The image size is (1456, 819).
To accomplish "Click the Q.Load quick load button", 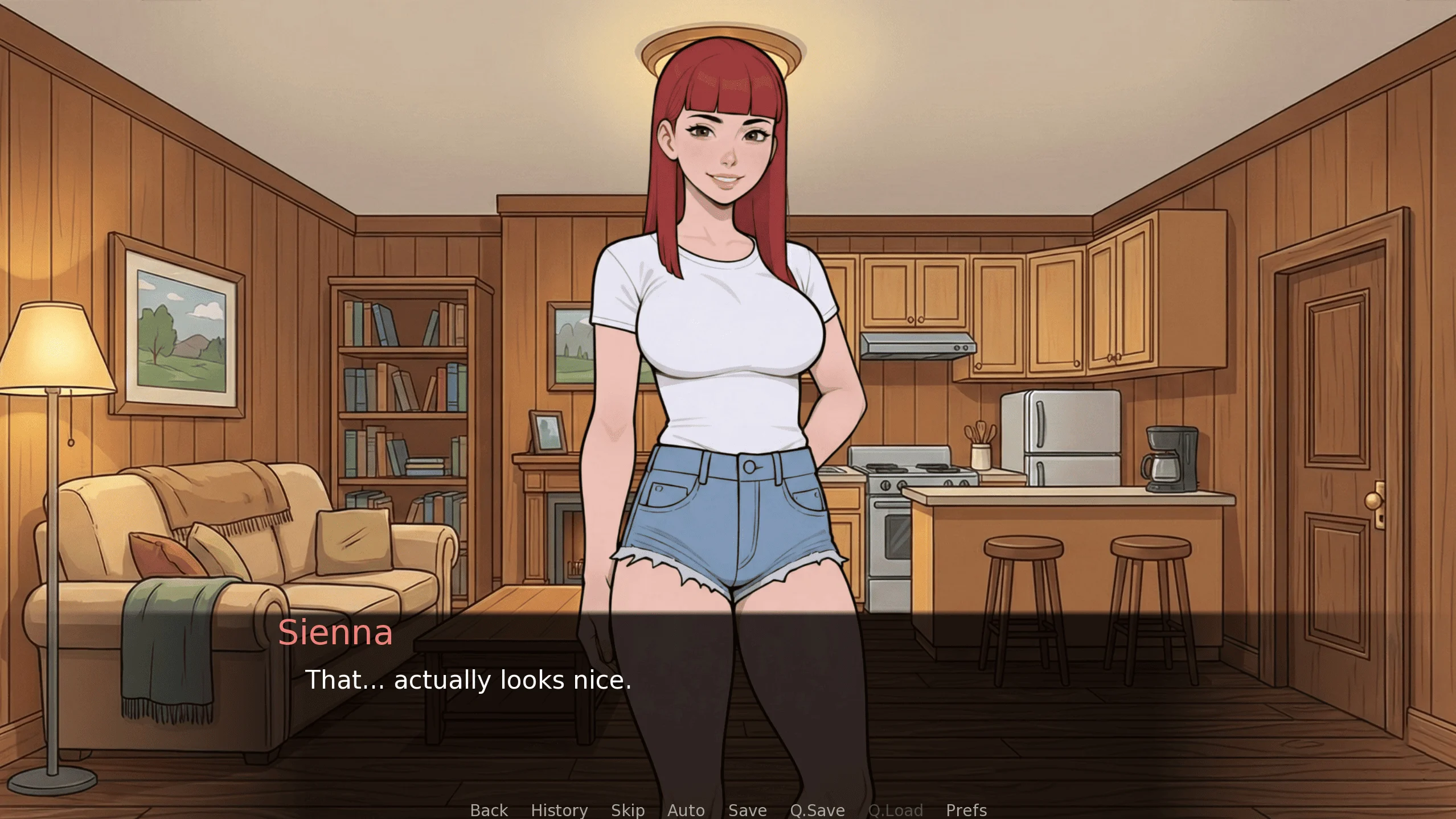I will (895, 810).
